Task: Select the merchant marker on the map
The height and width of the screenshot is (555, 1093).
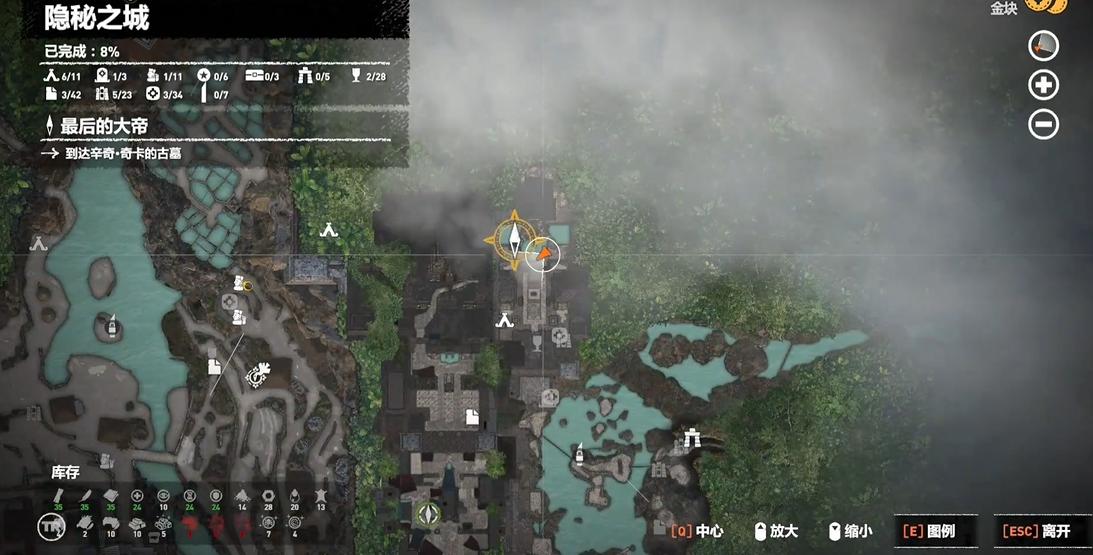Action: pos(257,374)
